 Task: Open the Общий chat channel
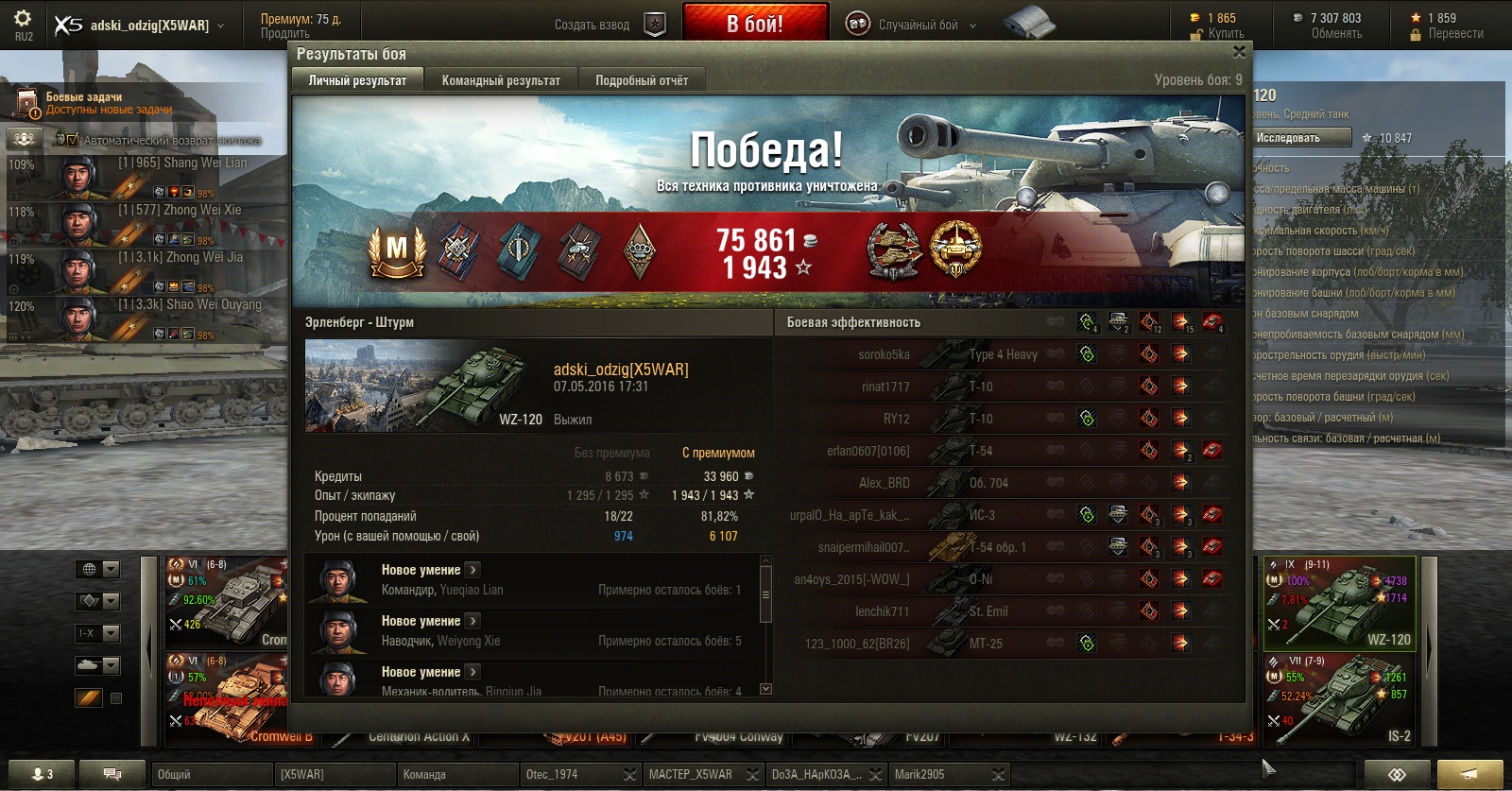tap(210, 774)
